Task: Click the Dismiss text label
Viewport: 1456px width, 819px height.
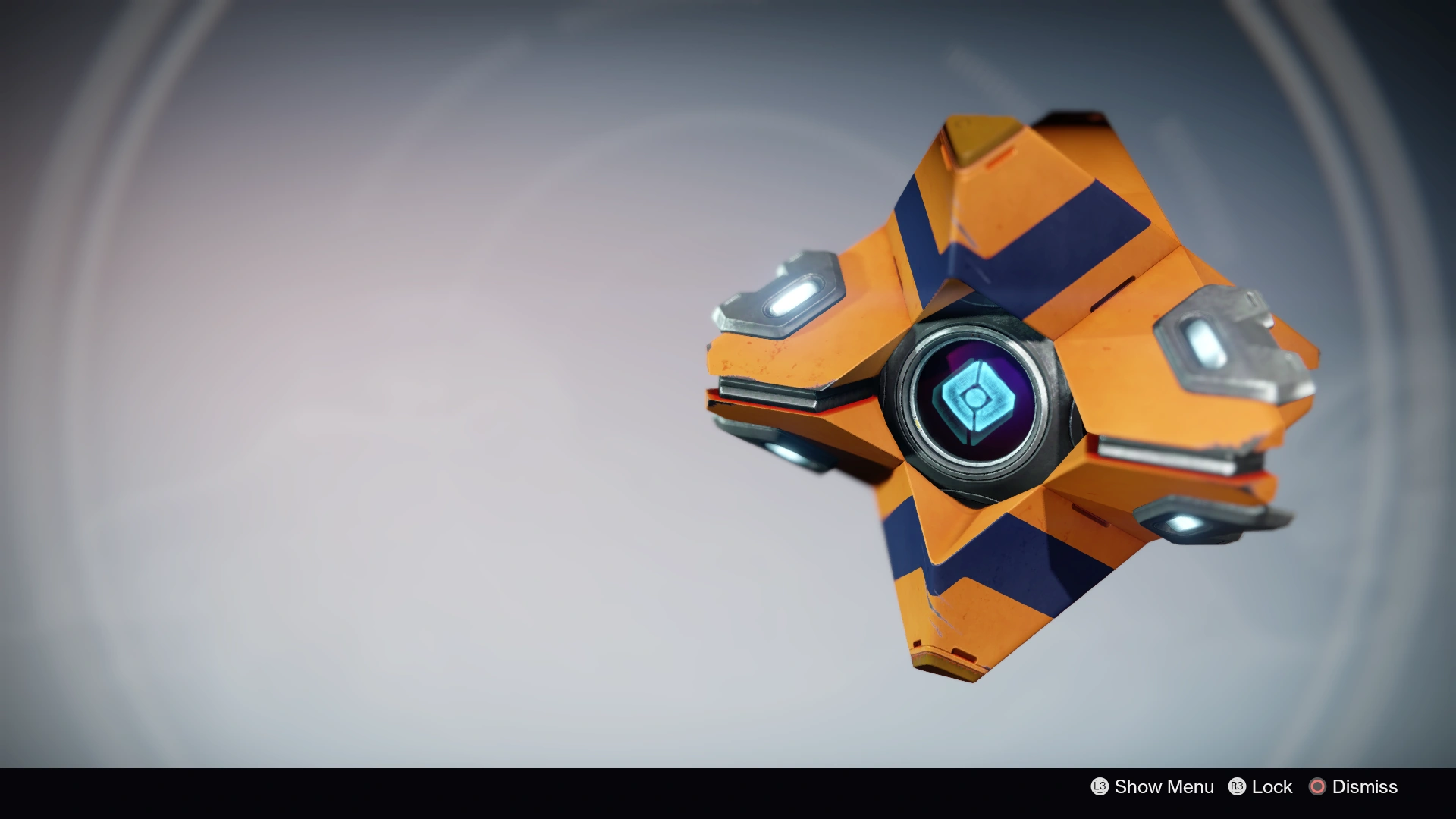Action: tap(1365, 786)
